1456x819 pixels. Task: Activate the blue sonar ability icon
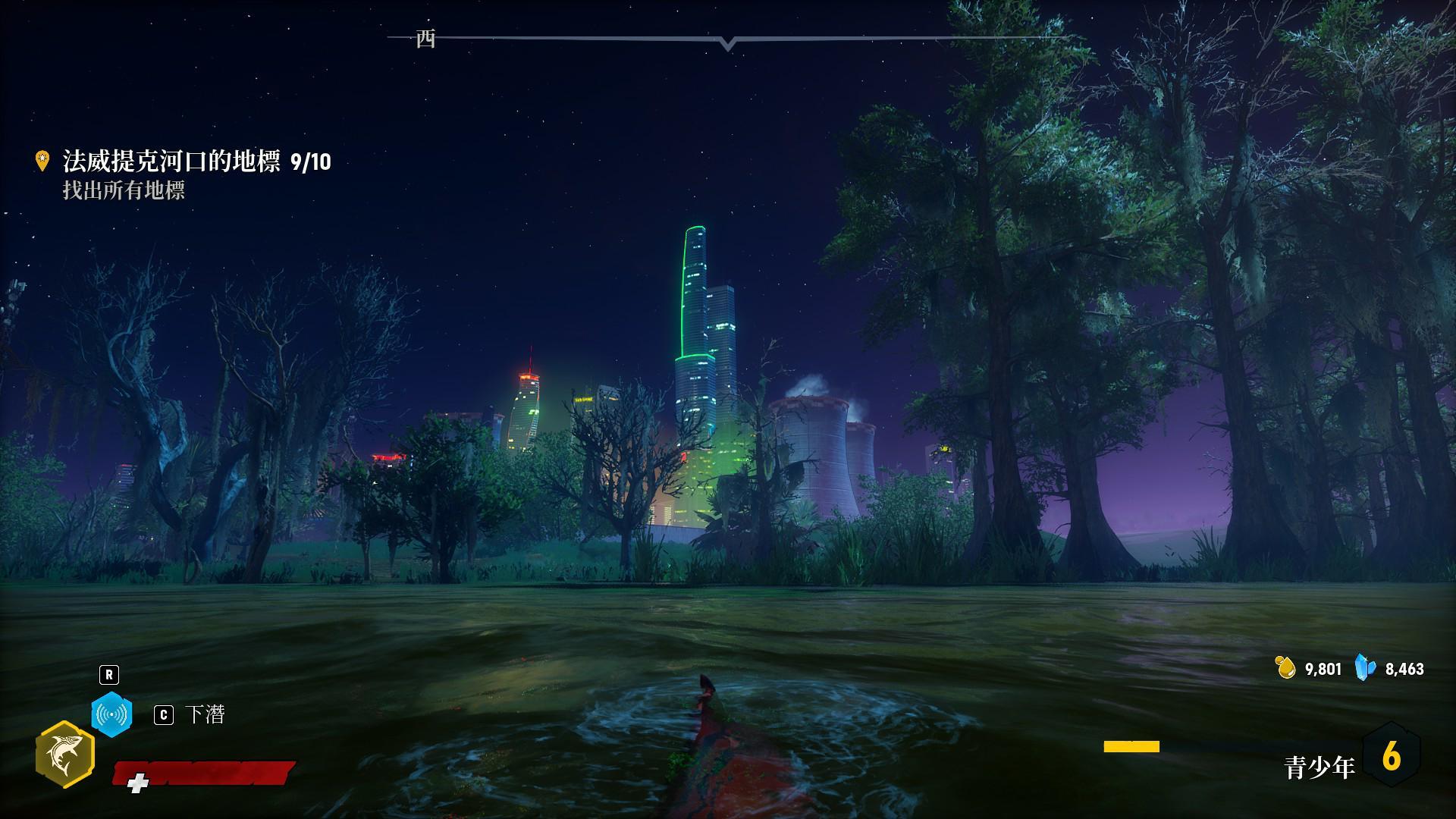[x=111, y=714]
